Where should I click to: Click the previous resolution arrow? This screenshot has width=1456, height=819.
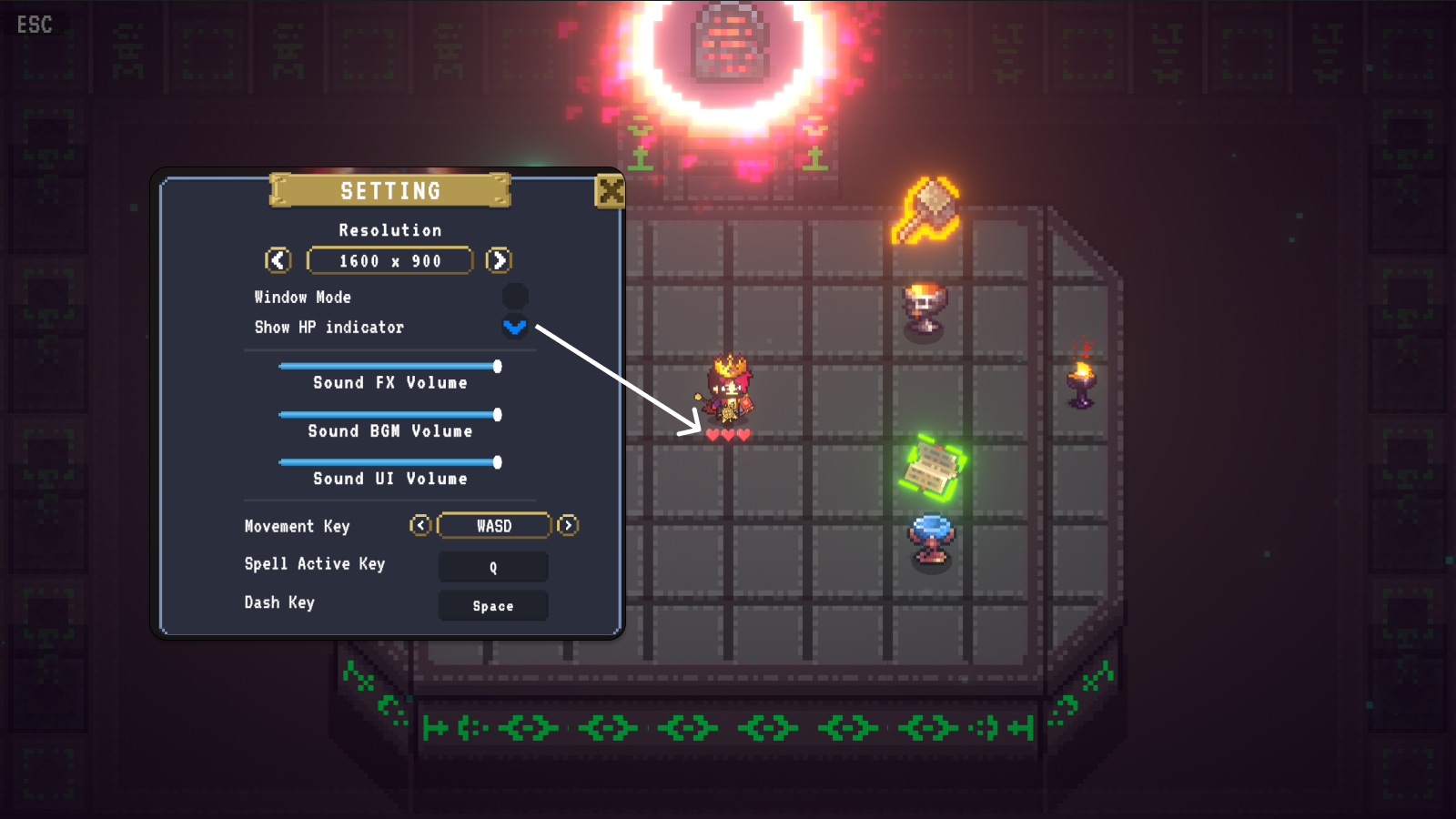pyautogui.click(x=278, y=260)
